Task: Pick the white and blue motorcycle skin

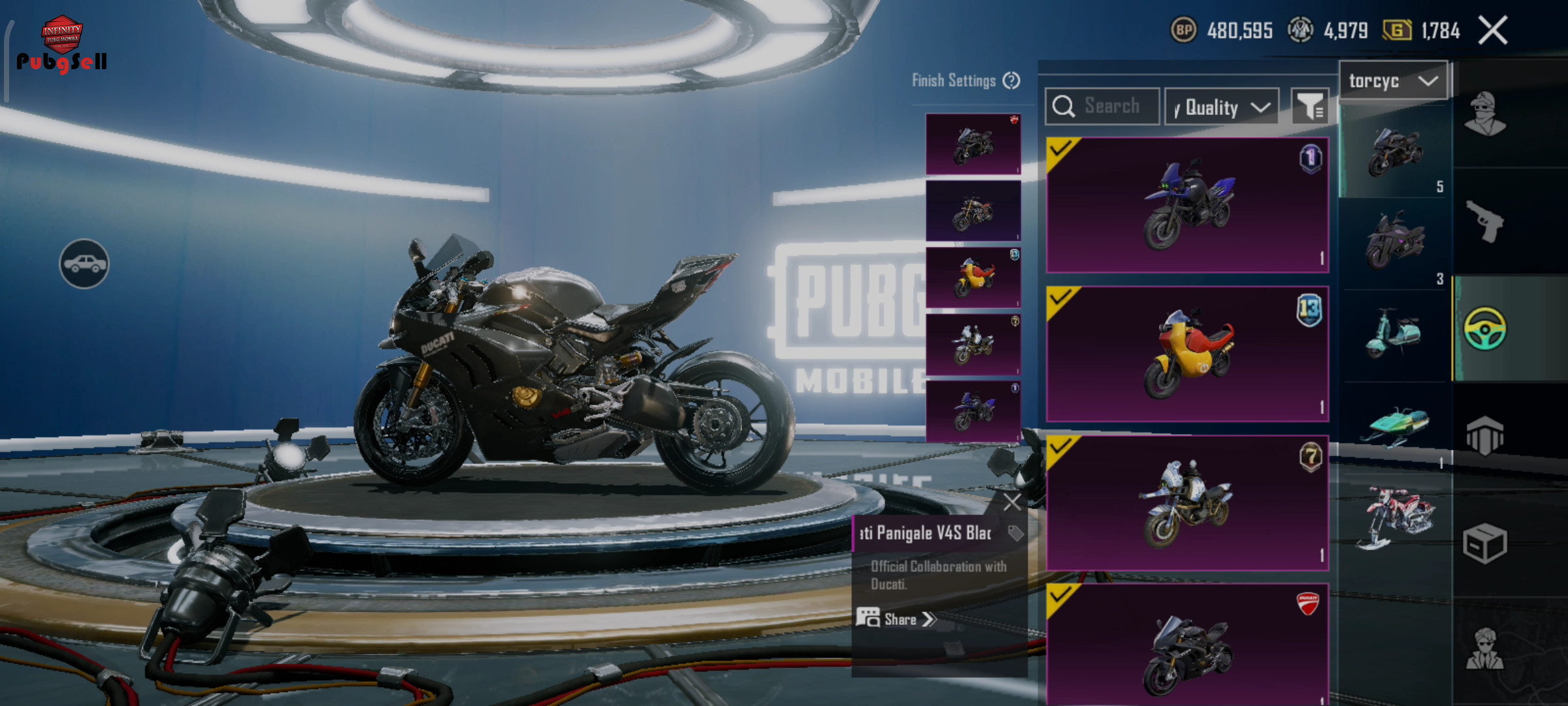Action: point(1187,503)
